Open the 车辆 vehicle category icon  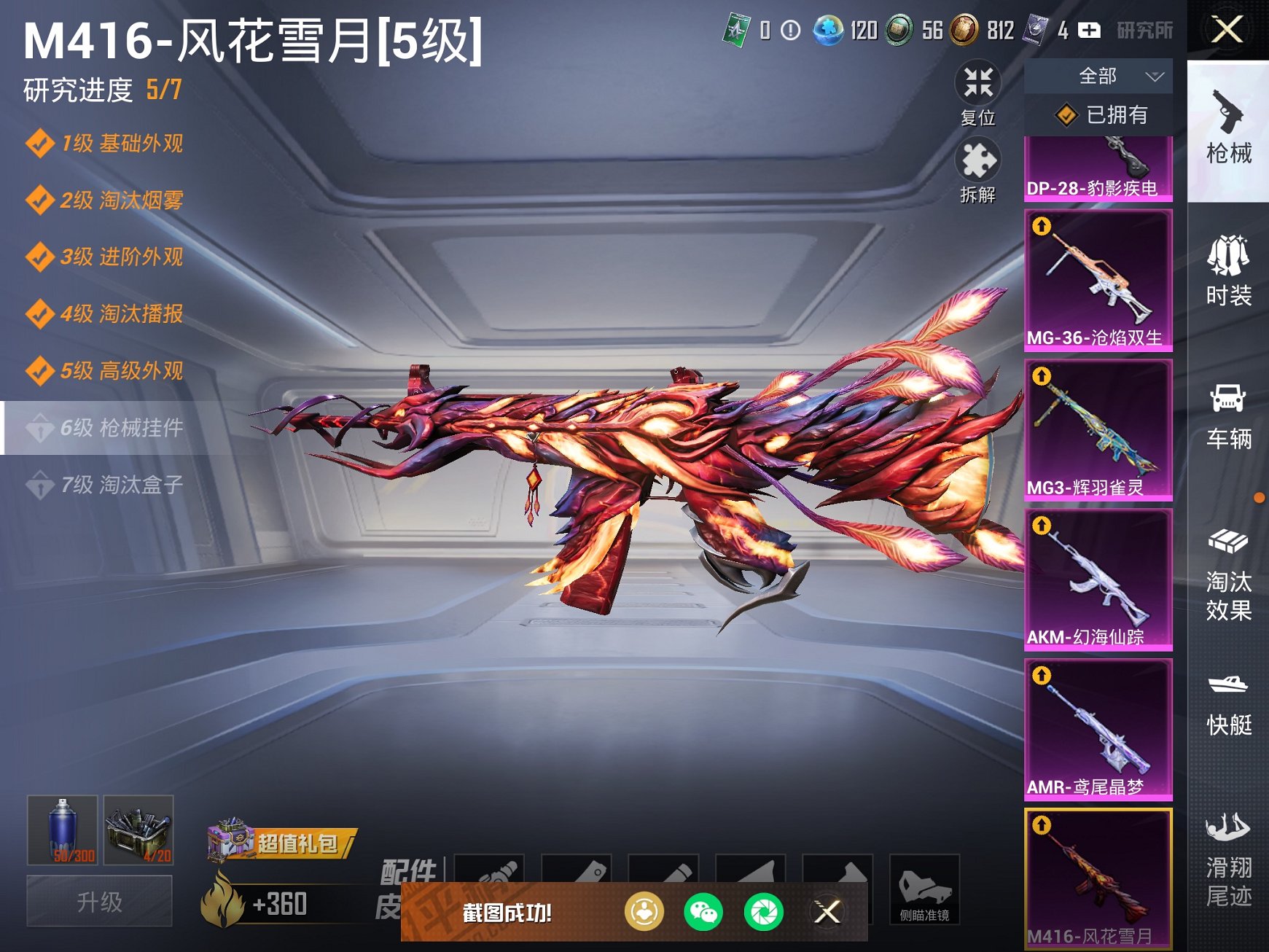point(1230,411)
